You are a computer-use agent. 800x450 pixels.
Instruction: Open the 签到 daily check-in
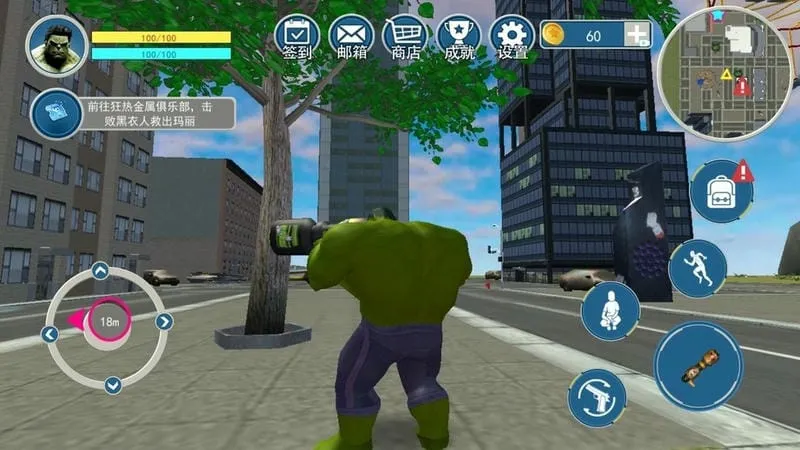pos(296,36)
